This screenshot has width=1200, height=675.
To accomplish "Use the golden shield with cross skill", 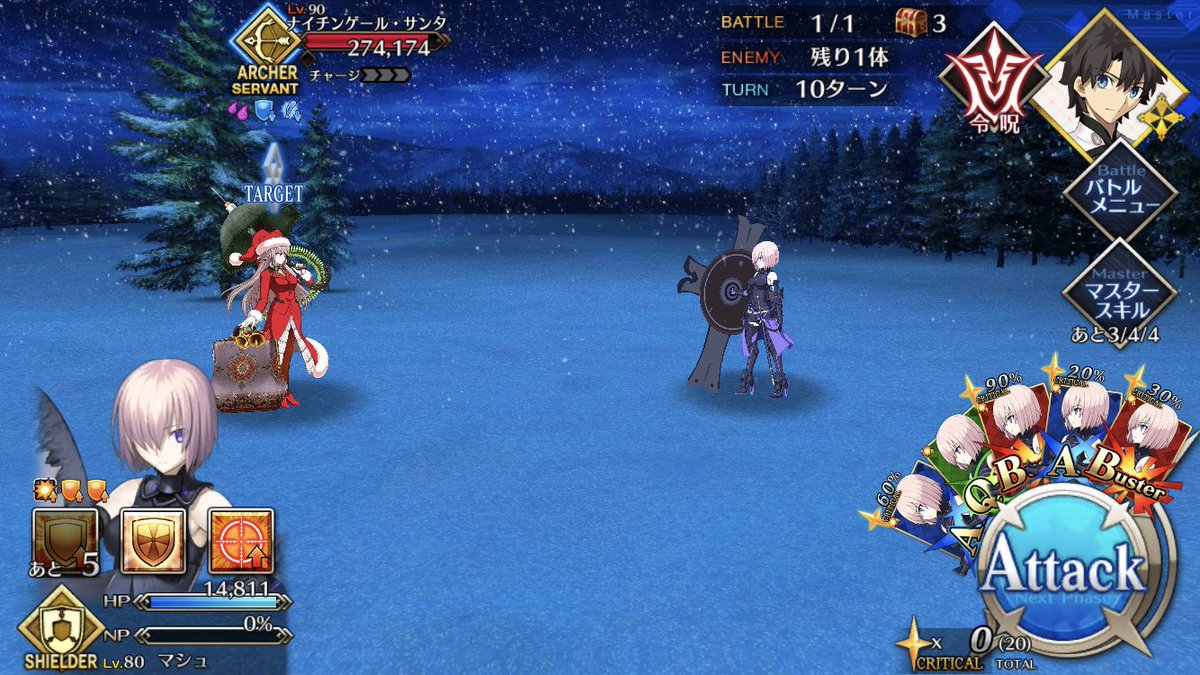I will pos(153,541).
